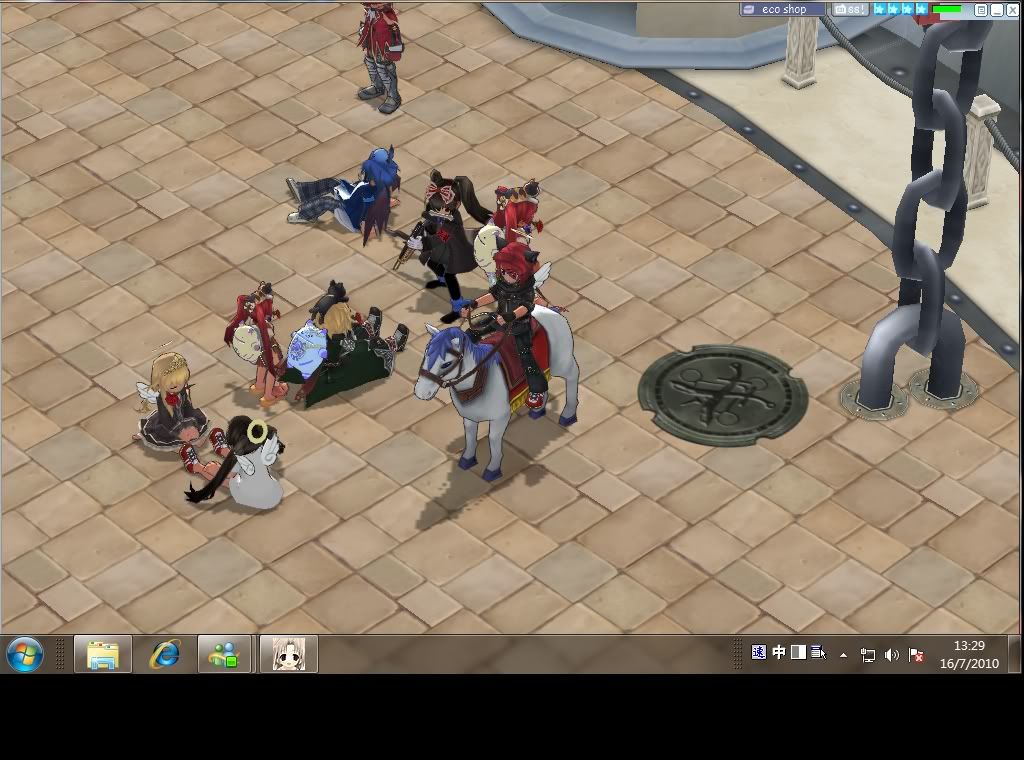Viewport: 1024px width, 760px height.
Task: Click the network tray icon
Action: pos(867,655)
